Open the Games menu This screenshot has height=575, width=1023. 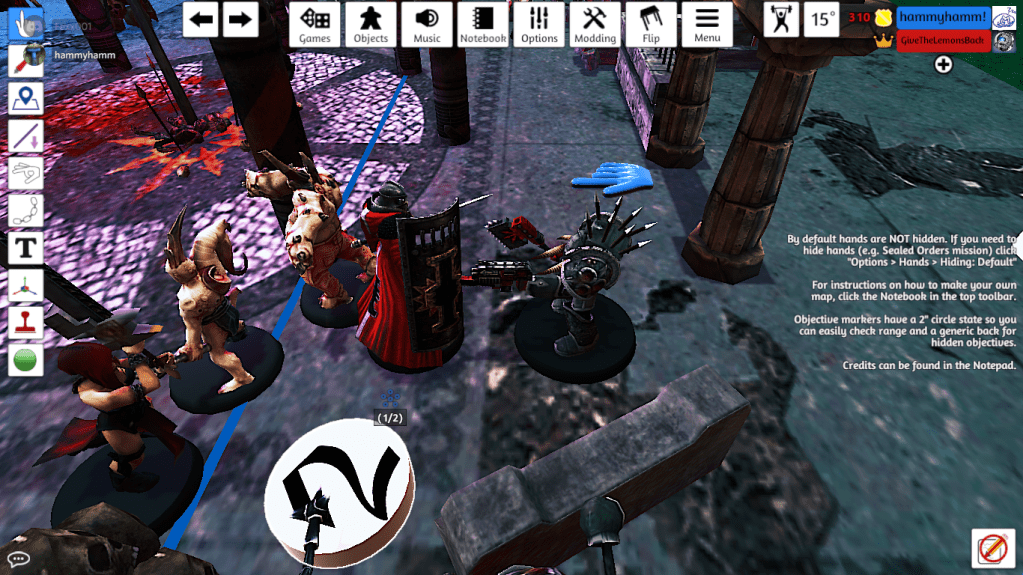[x=315, y=24]
